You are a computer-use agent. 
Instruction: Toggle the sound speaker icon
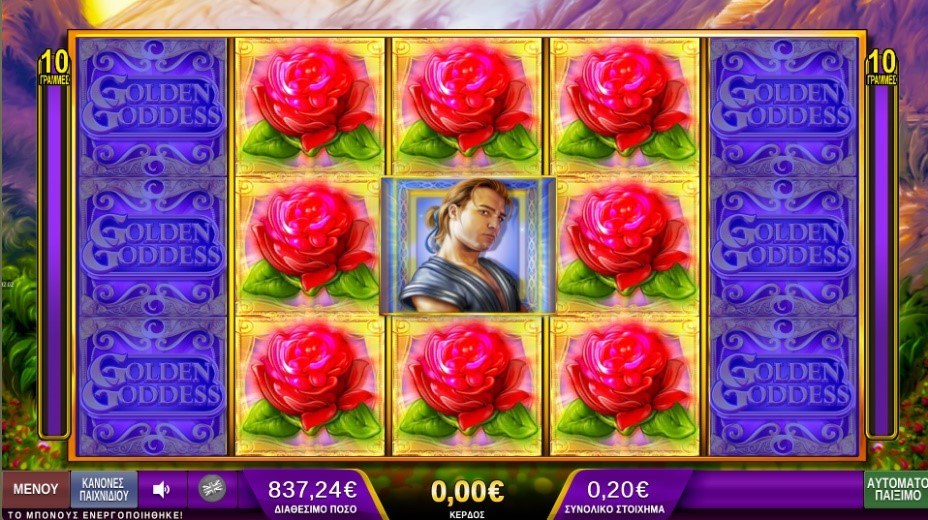click(160, 490)
